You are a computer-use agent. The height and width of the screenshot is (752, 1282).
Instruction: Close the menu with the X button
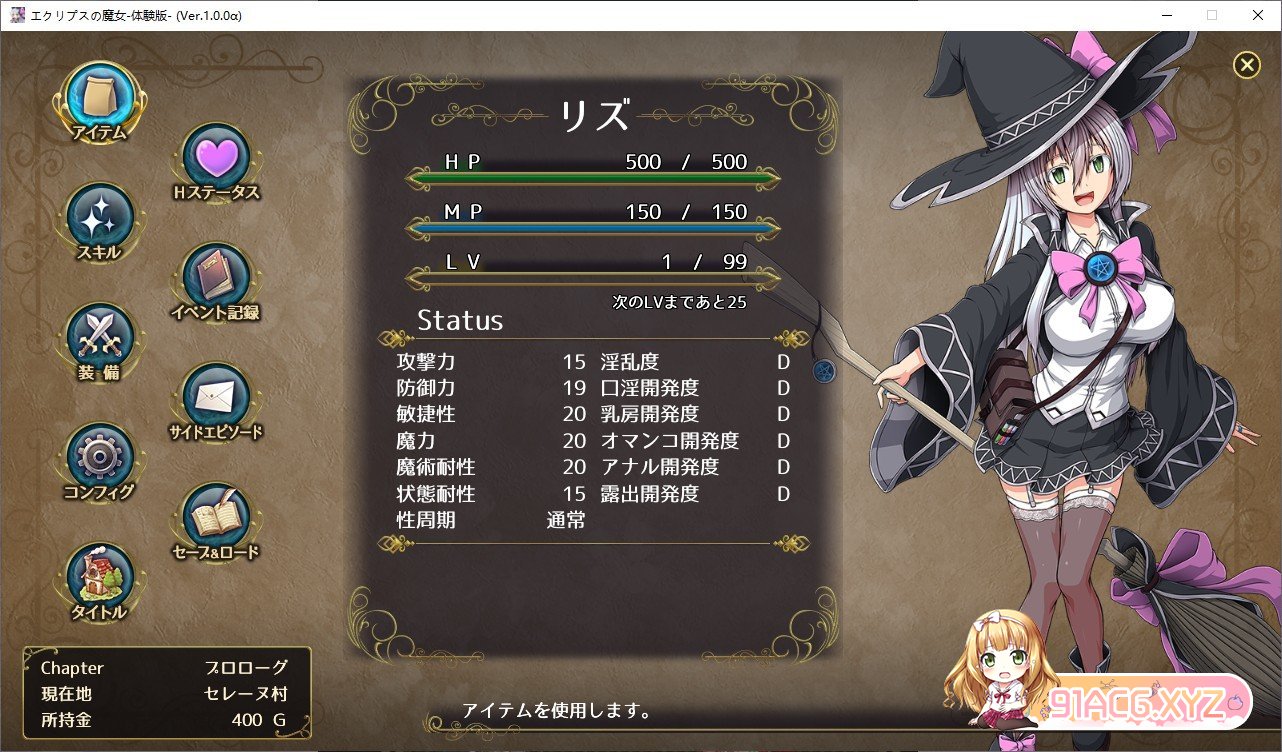tap(1246, 65)
